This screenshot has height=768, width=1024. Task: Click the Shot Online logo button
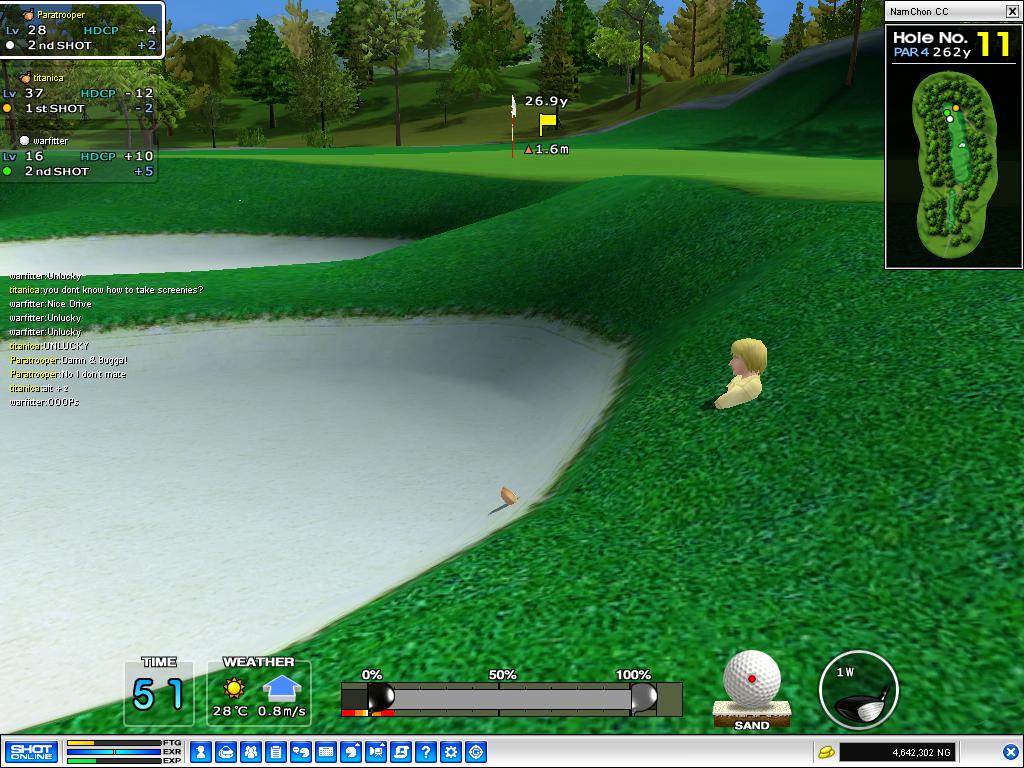(x=31, y=752)
